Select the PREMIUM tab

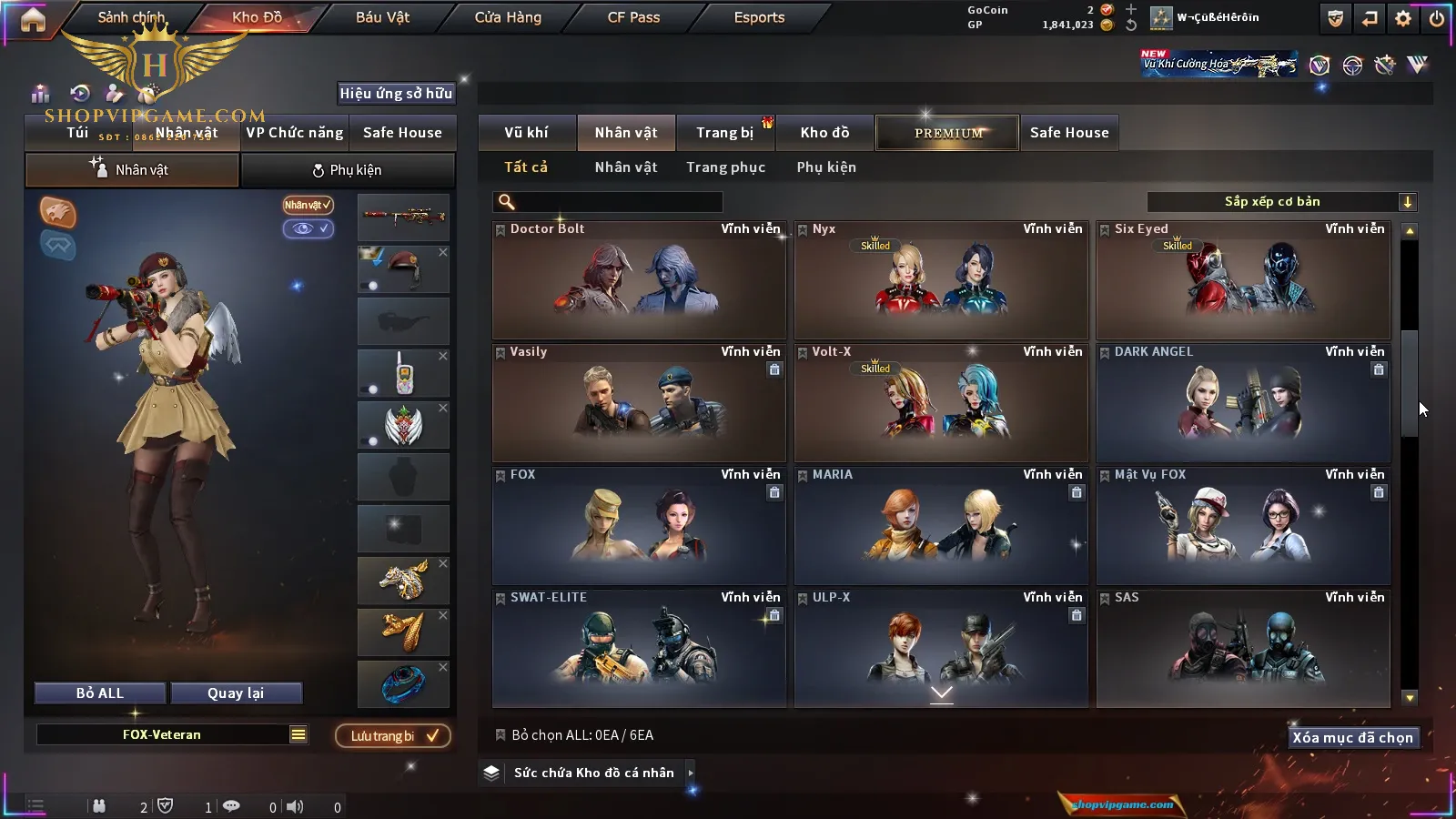[948, 133]
